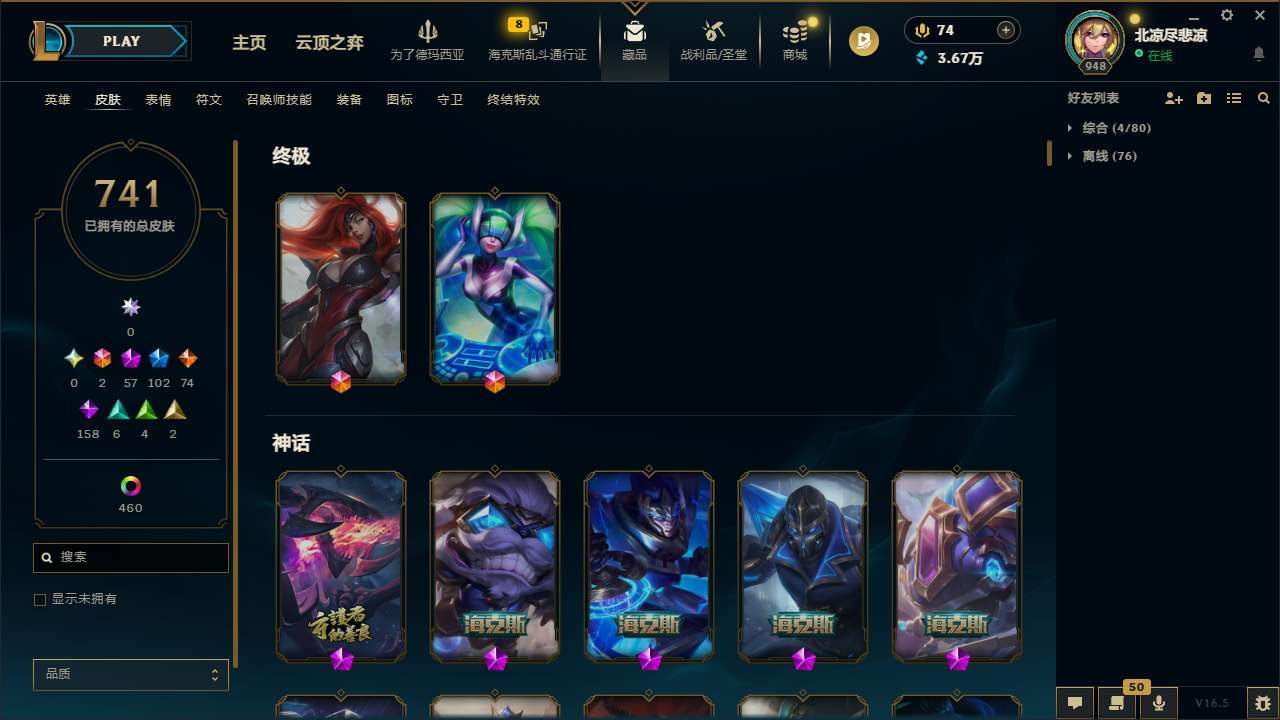Image resolution: width=1280 pixels, height=720 pixels.
Task: Open the 商城 store icon
Action: pos(794,40)
